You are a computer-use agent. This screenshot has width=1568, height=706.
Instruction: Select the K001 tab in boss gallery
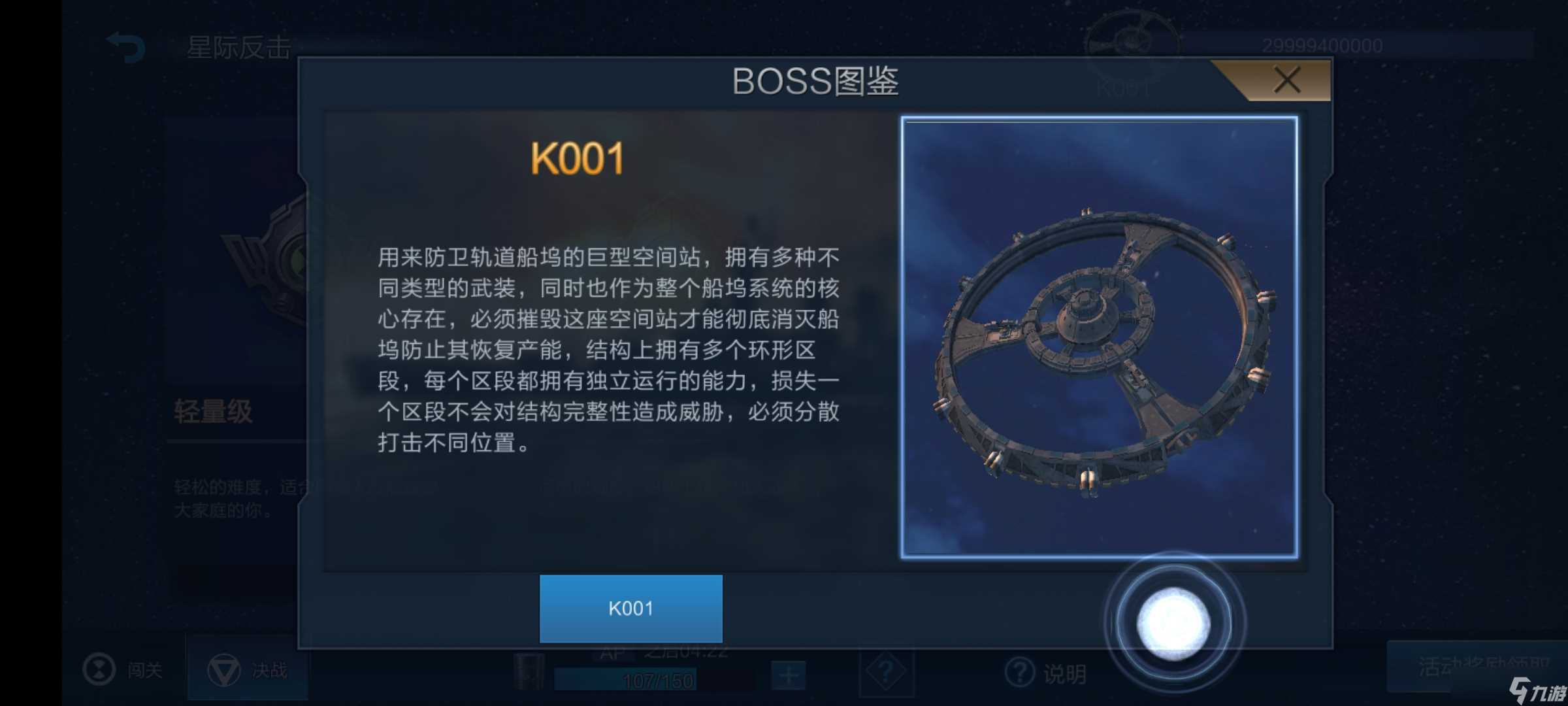pyautogui.click(x=629, y=609)
